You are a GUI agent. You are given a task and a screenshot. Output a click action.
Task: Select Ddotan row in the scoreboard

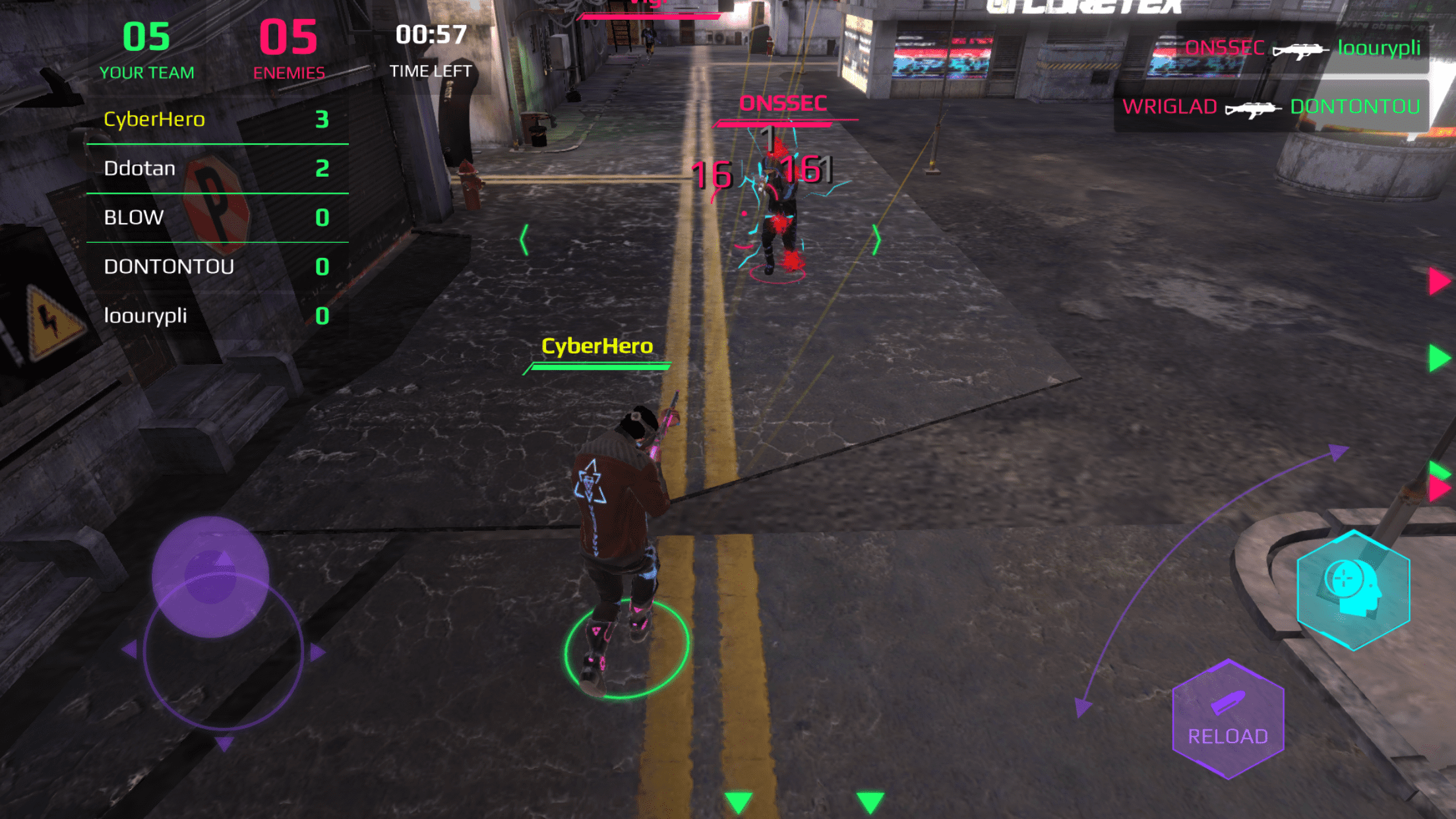coord(216,168)
